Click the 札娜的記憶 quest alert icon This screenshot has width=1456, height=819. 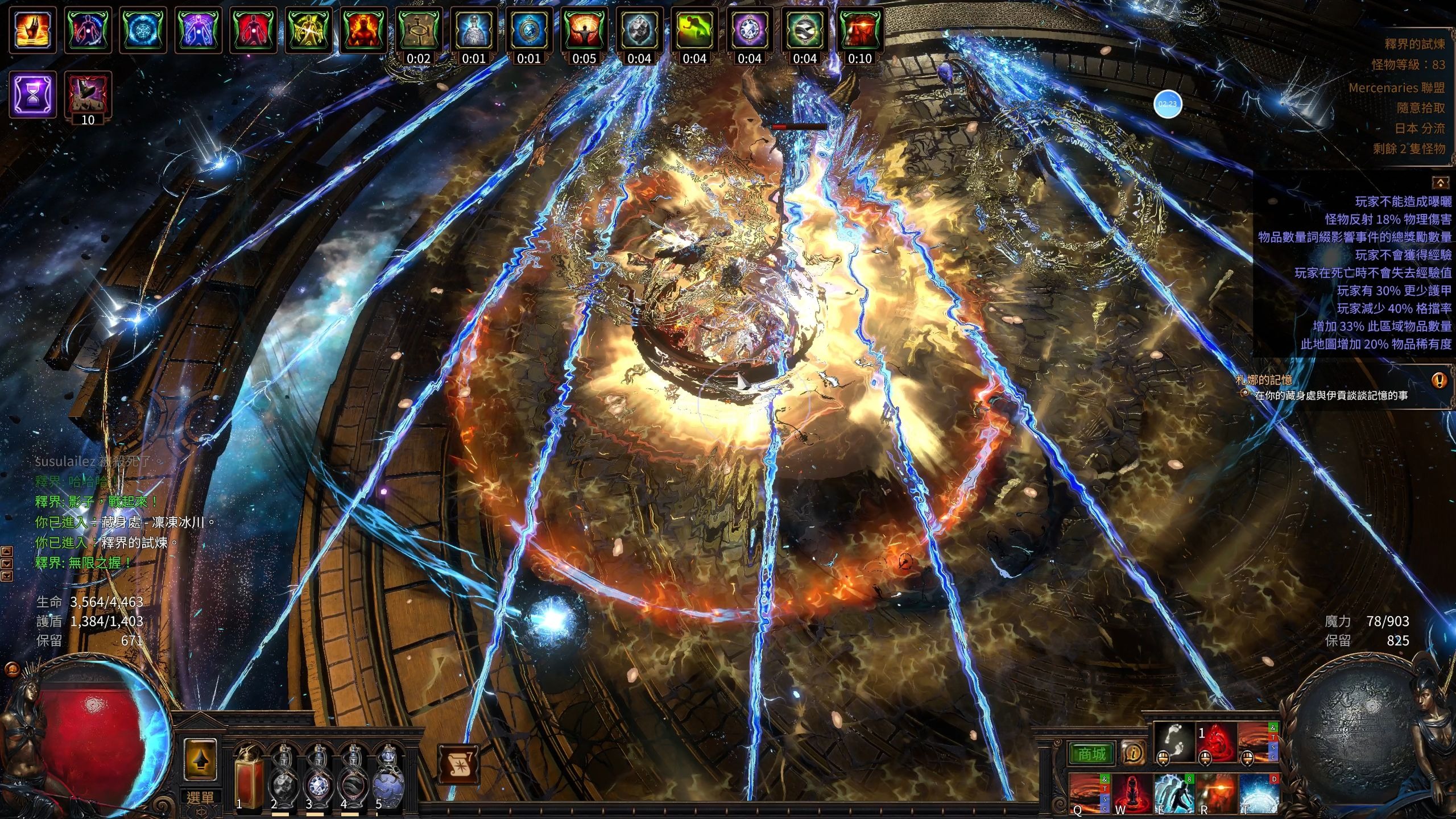point(1440,379)
